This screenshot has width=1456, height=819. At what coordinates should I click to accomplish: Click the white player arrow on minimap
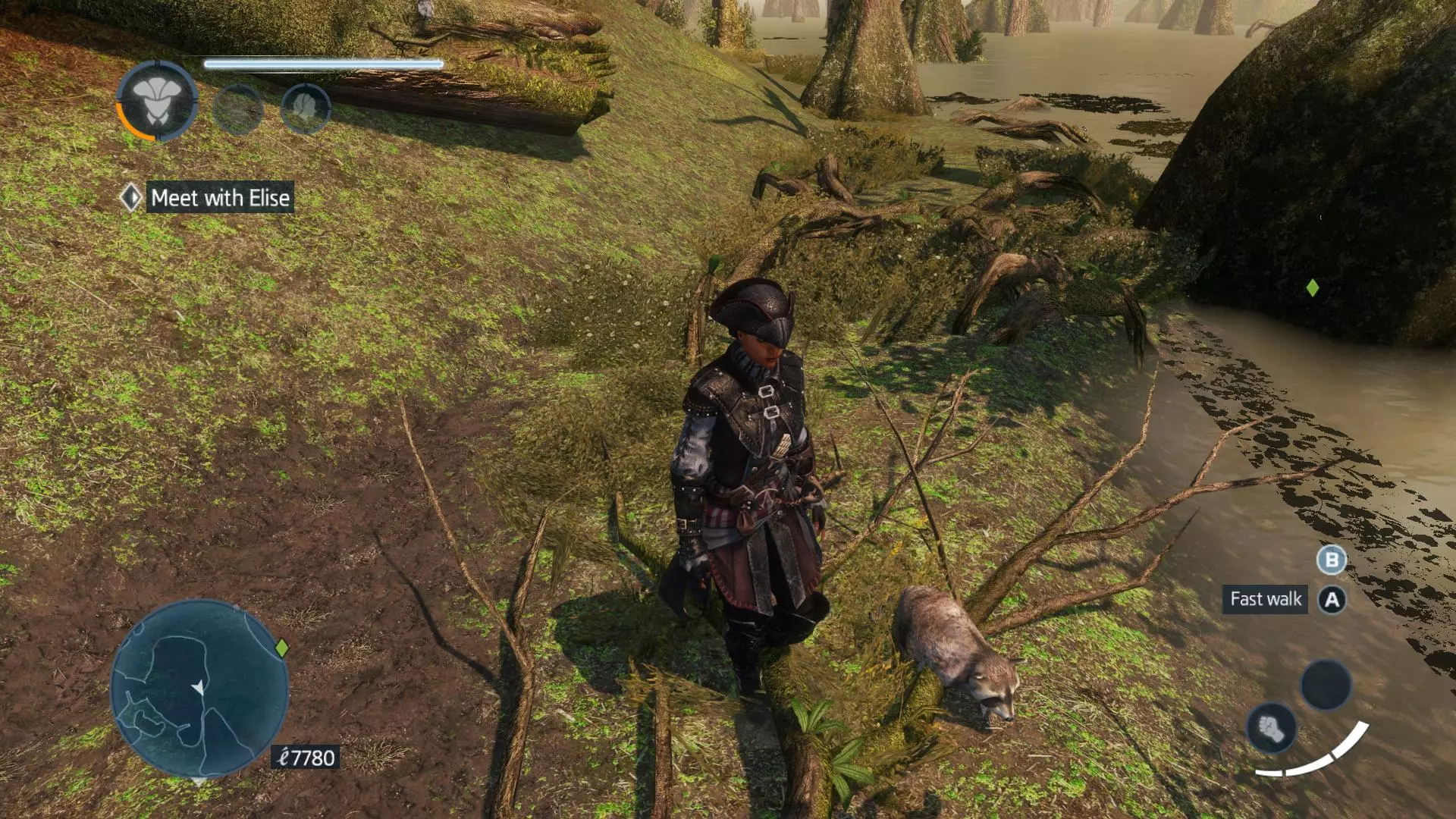198,688
